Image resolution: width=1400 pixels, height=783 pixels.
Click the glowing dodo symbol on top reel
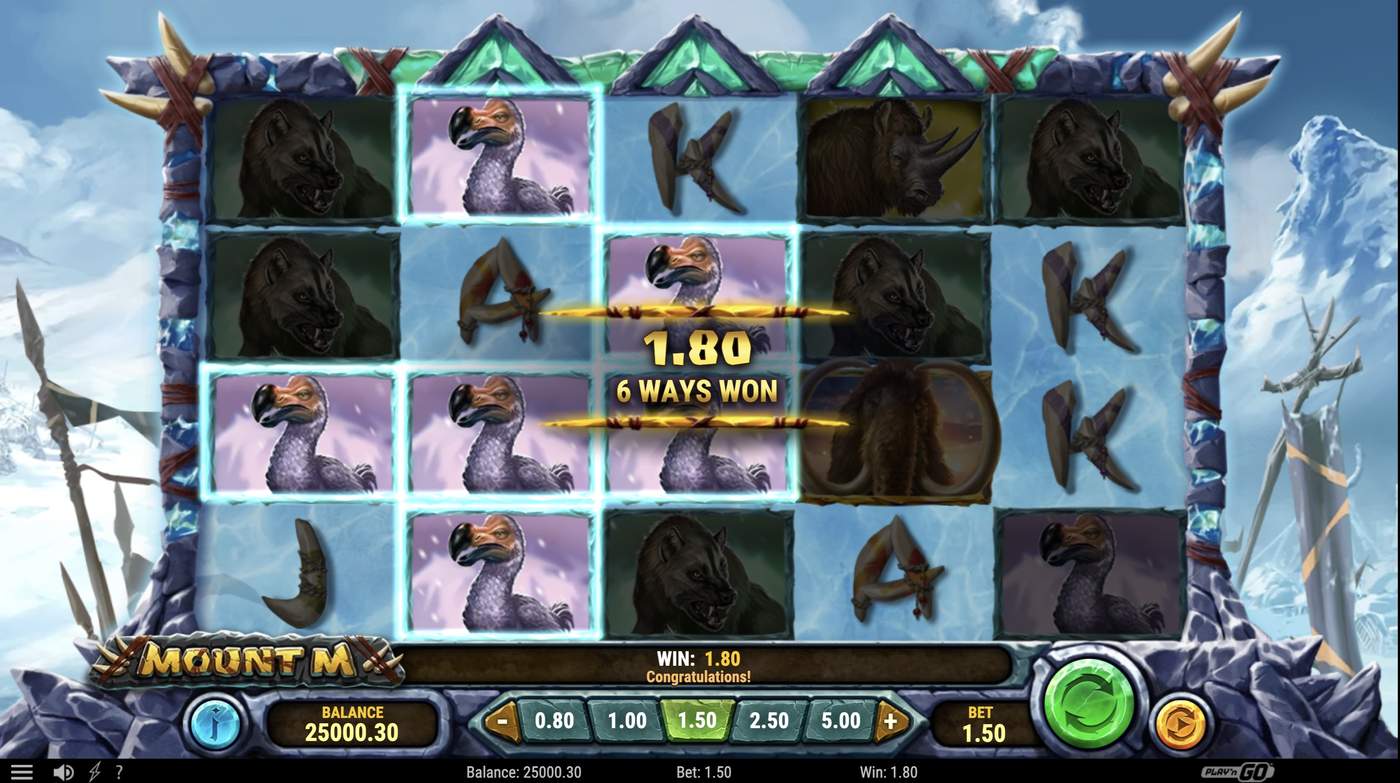(x=498, y=154)
